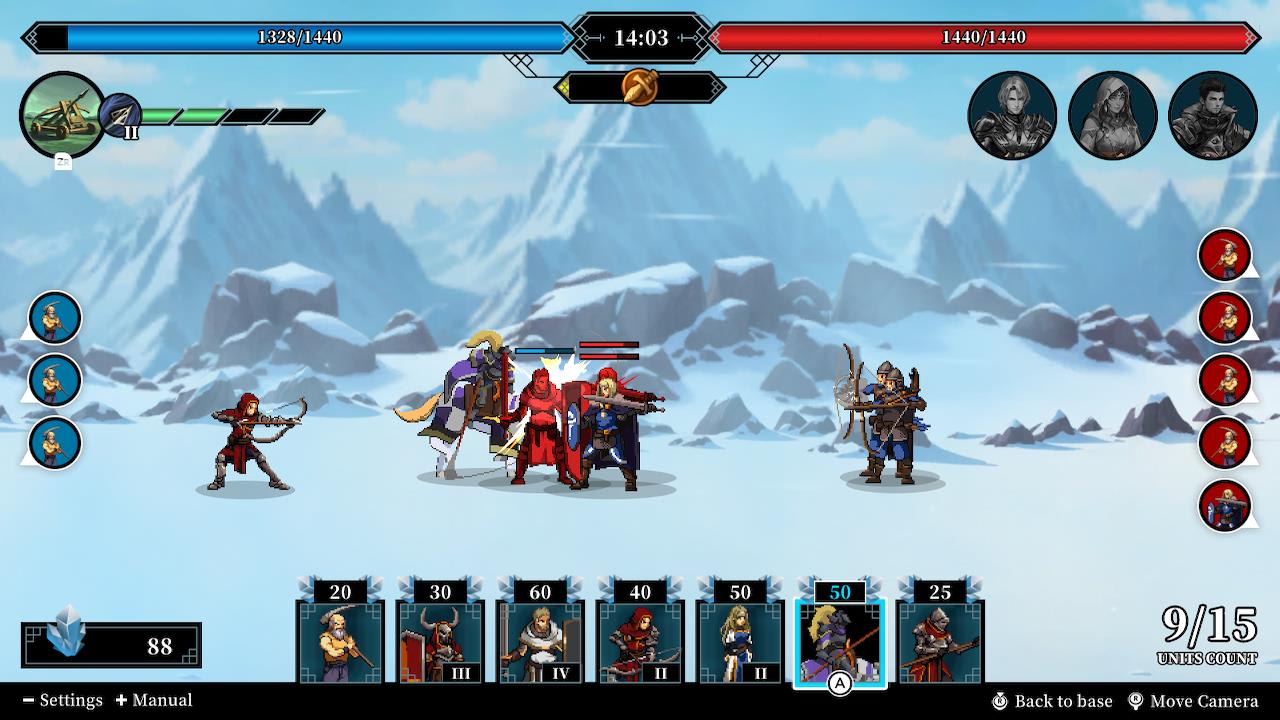
Task: Open the blond hero portrait top right
Action: pyautogui.click(x=1013, y=114)
